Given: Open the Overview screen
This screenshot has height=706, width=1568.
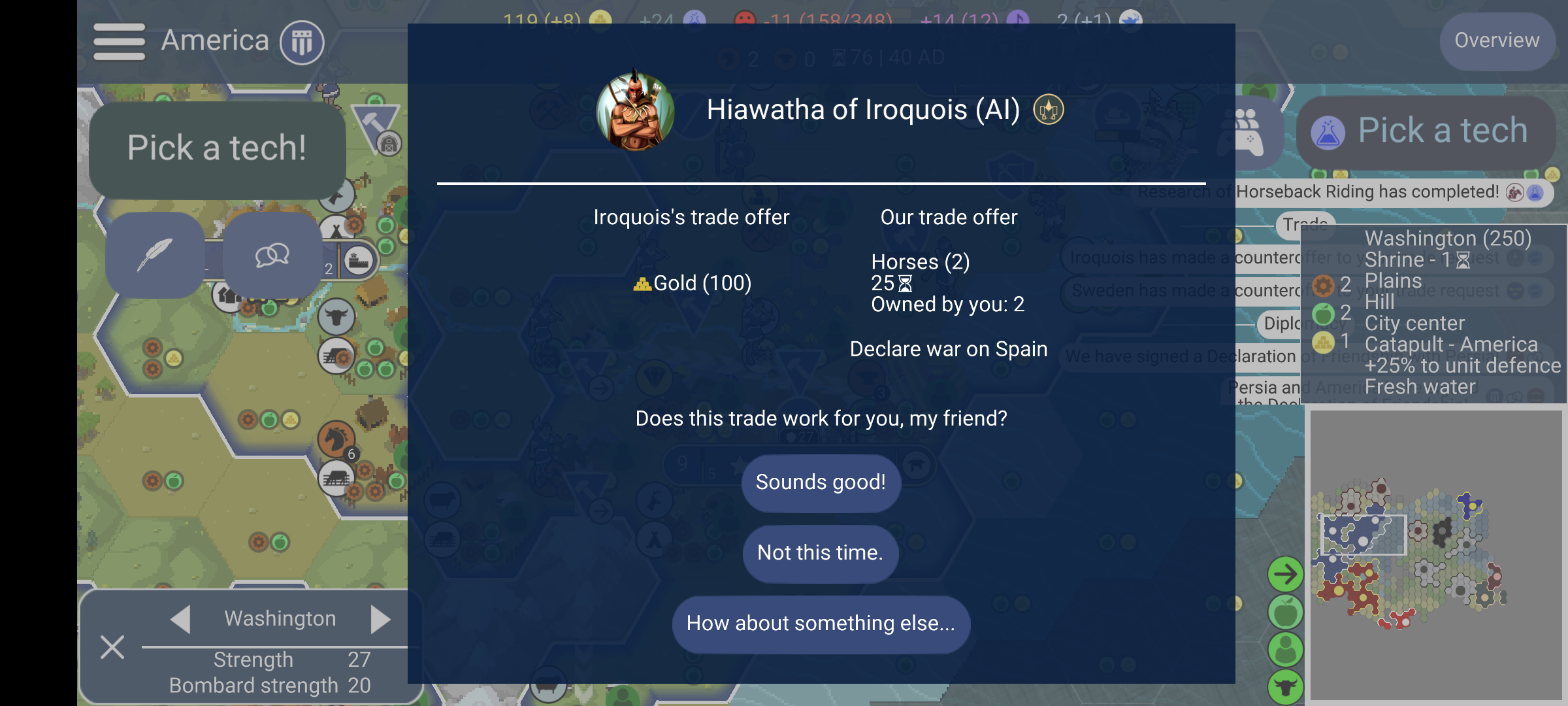Looking at the screenshot, I should click(x=1497, y=41).
